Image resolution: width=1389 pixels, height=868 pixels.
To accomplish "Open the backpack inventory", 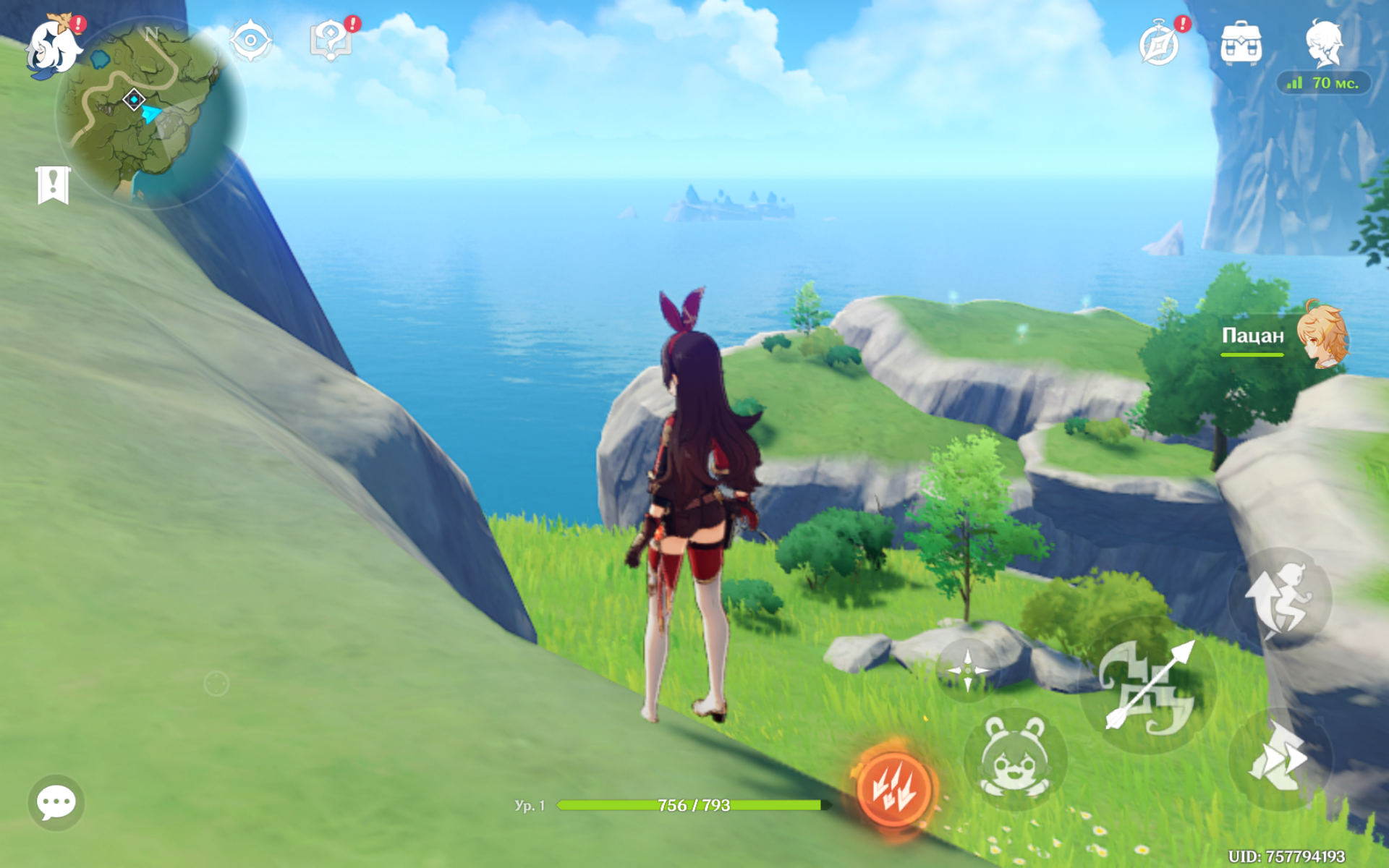I will pyautogui.click(x=1241, y=43).
